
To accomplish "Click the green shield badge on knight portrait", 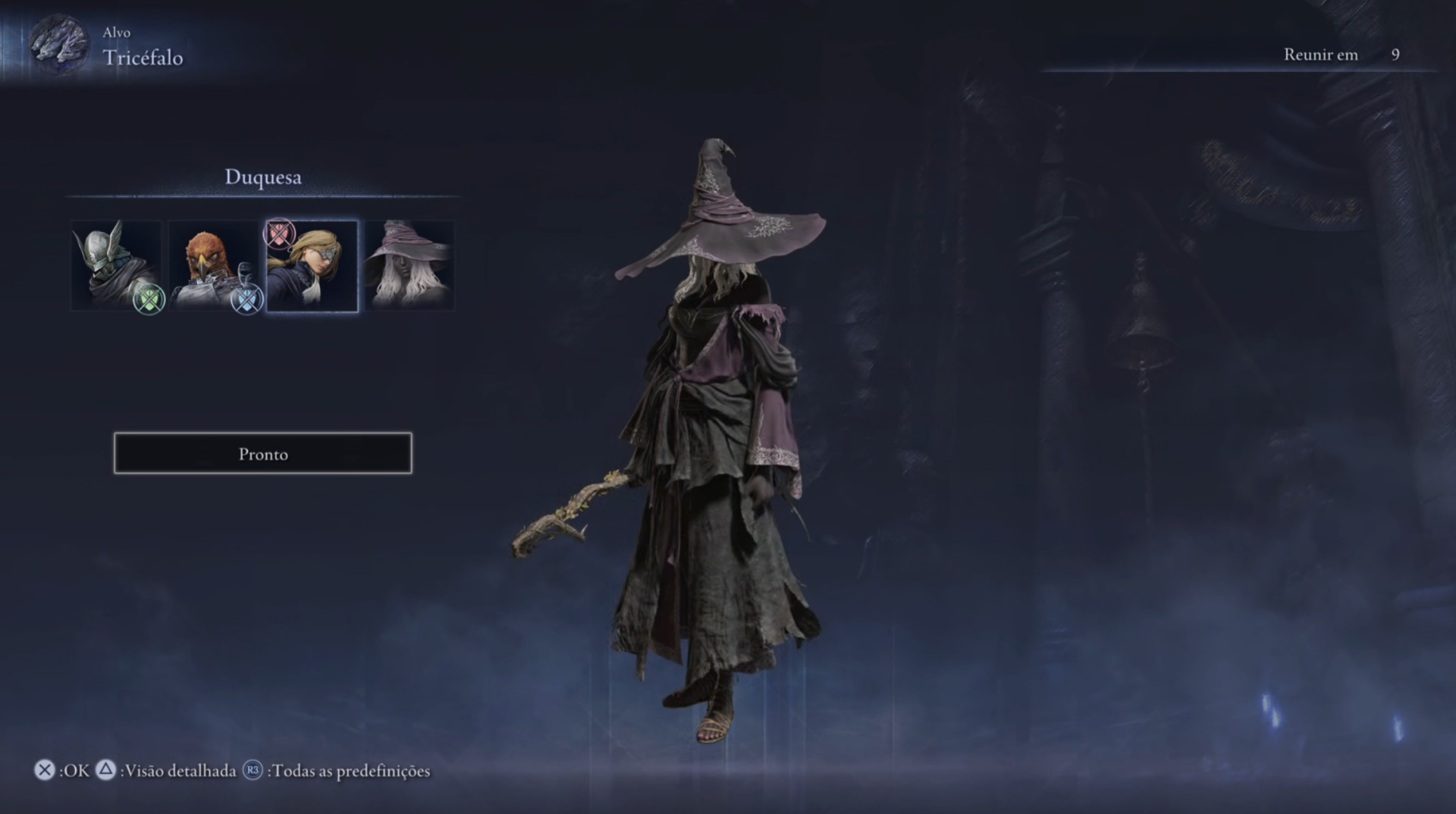I will click(149, 299).
